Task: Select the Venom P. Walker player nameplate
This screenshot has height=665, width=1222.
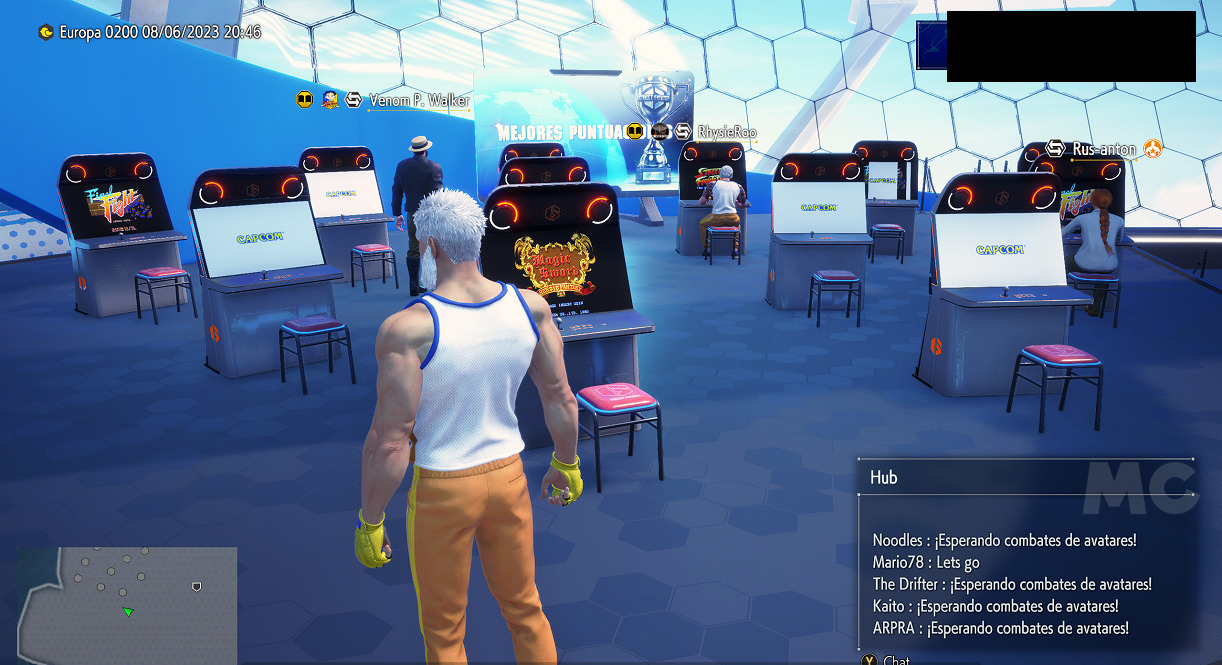Action: click(418, 101)
